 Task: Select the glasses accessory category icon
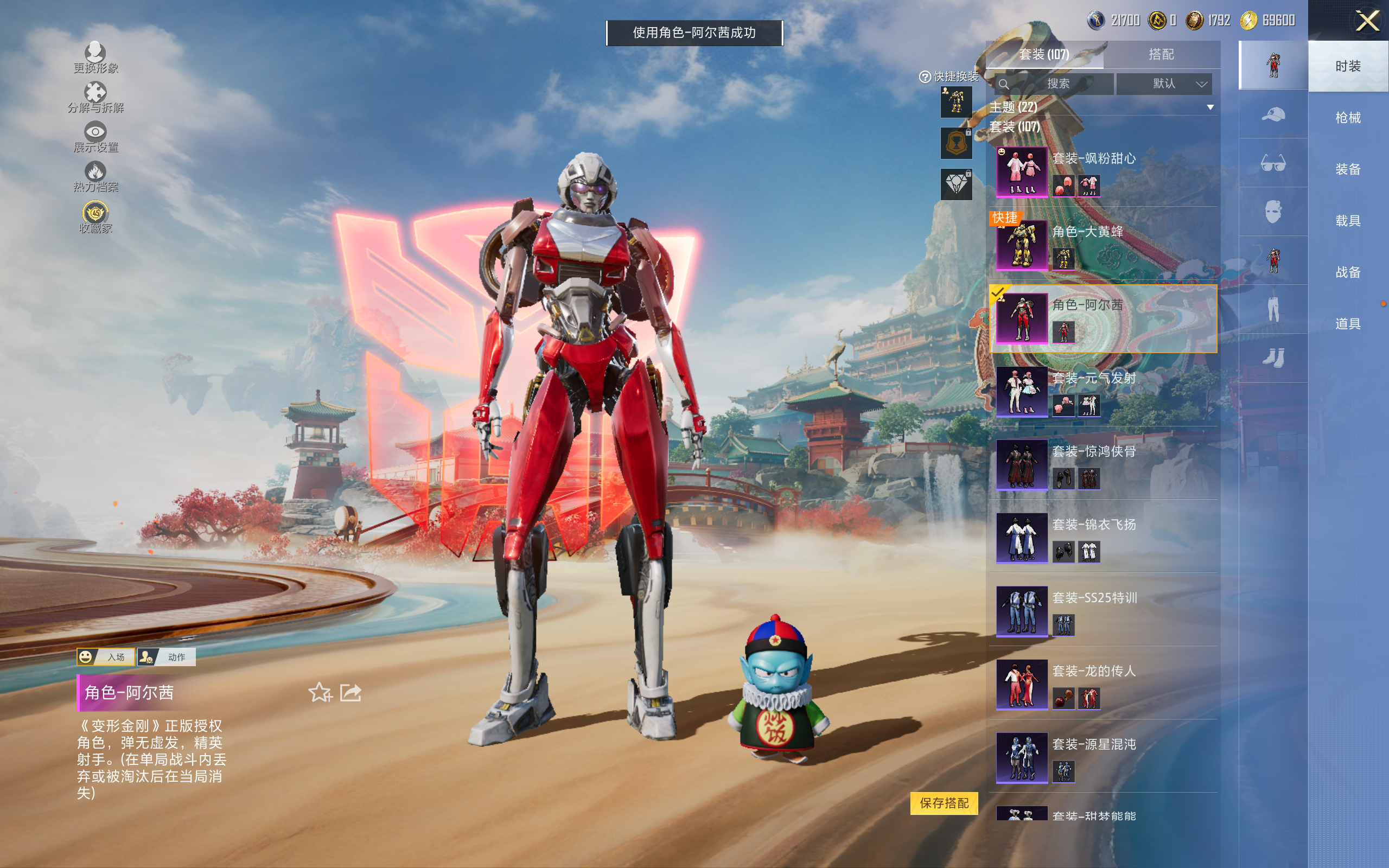coord(1272,163)
